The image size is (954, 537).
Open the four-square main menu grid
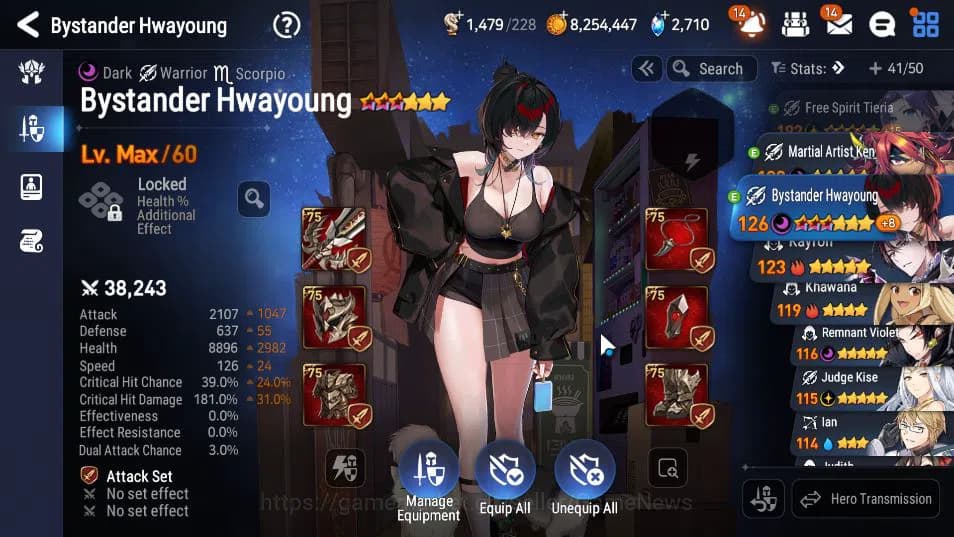point(926,25)
